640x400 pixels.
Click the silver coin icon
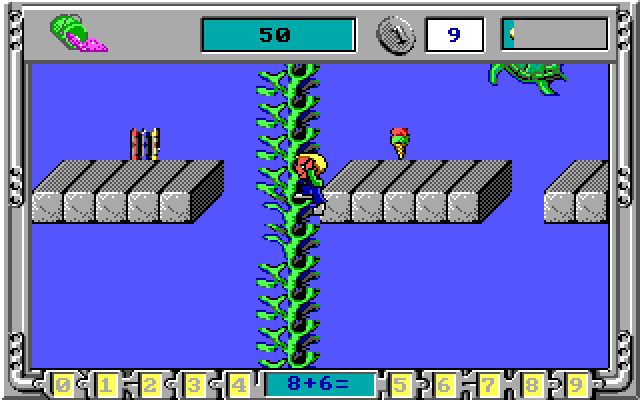(x=394, y=34)
